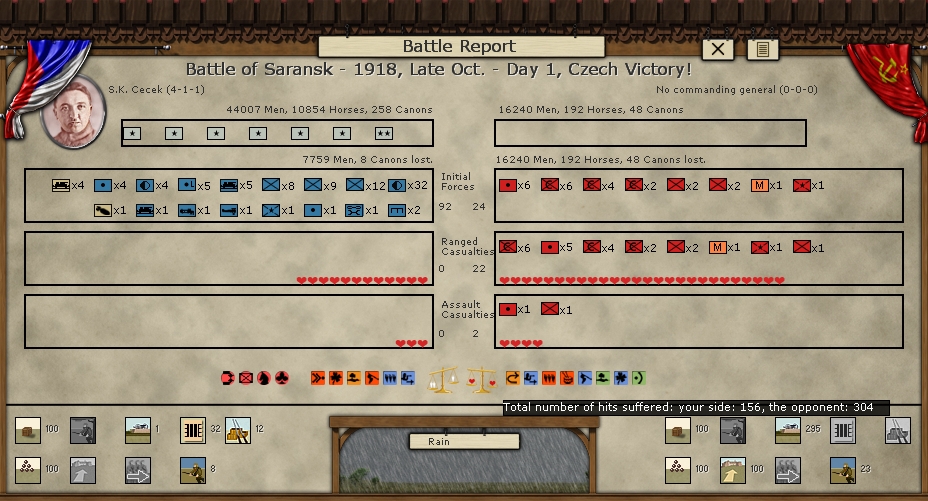
Task: Click the Soviet side icon showing 295
Action: point(788,430)
